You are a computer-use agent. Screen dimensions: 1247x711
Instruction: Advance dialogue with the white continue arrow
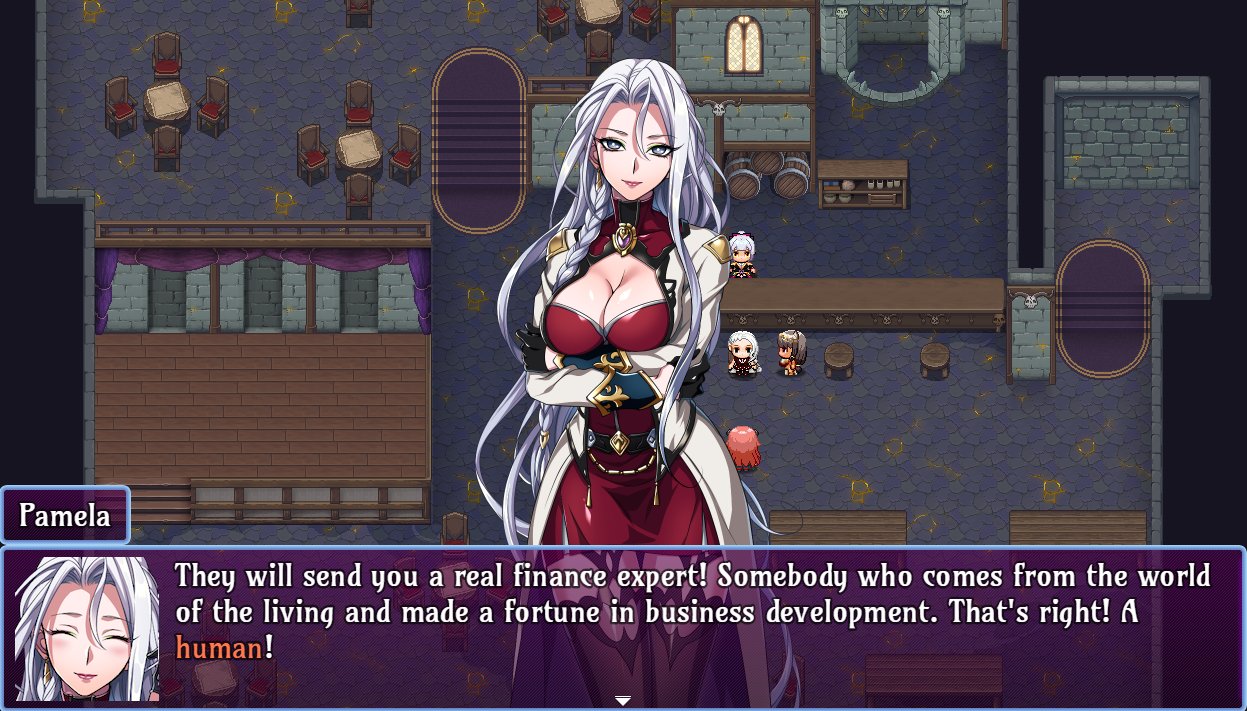(x=623, y=700)
